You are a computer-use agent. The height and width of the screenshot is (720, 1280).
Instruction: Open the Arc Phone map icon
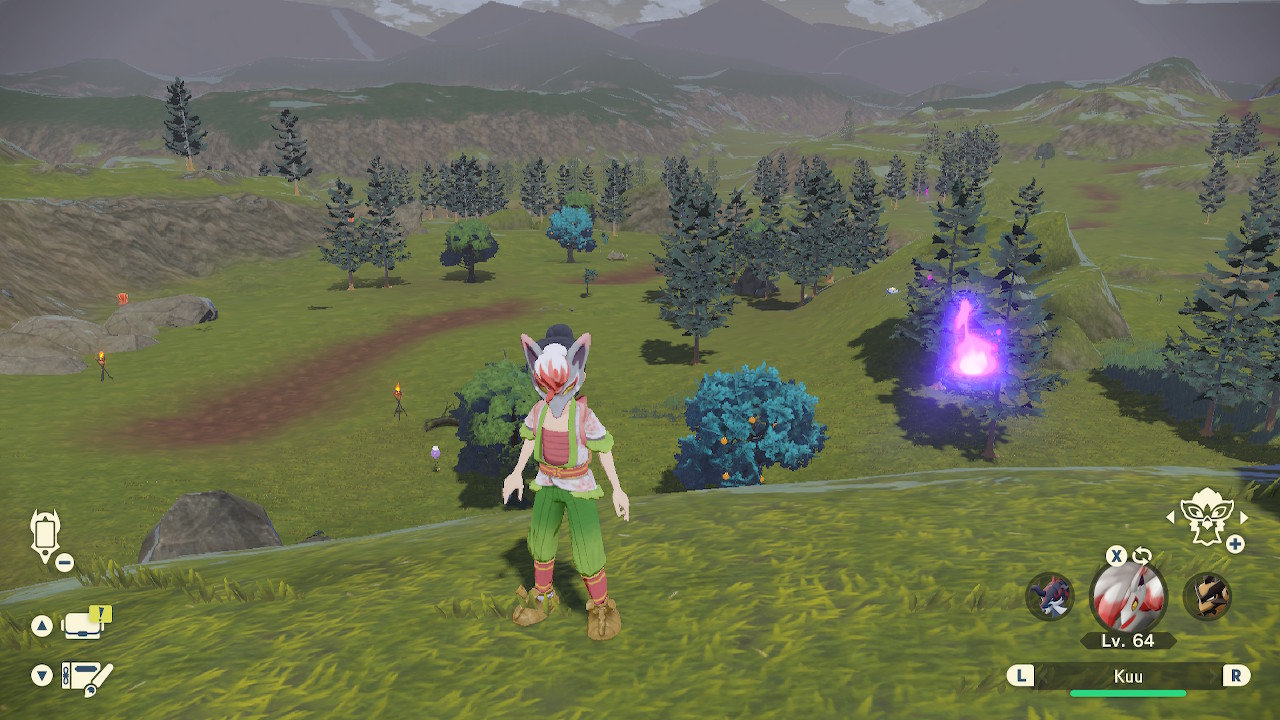[x=45, y=535]
